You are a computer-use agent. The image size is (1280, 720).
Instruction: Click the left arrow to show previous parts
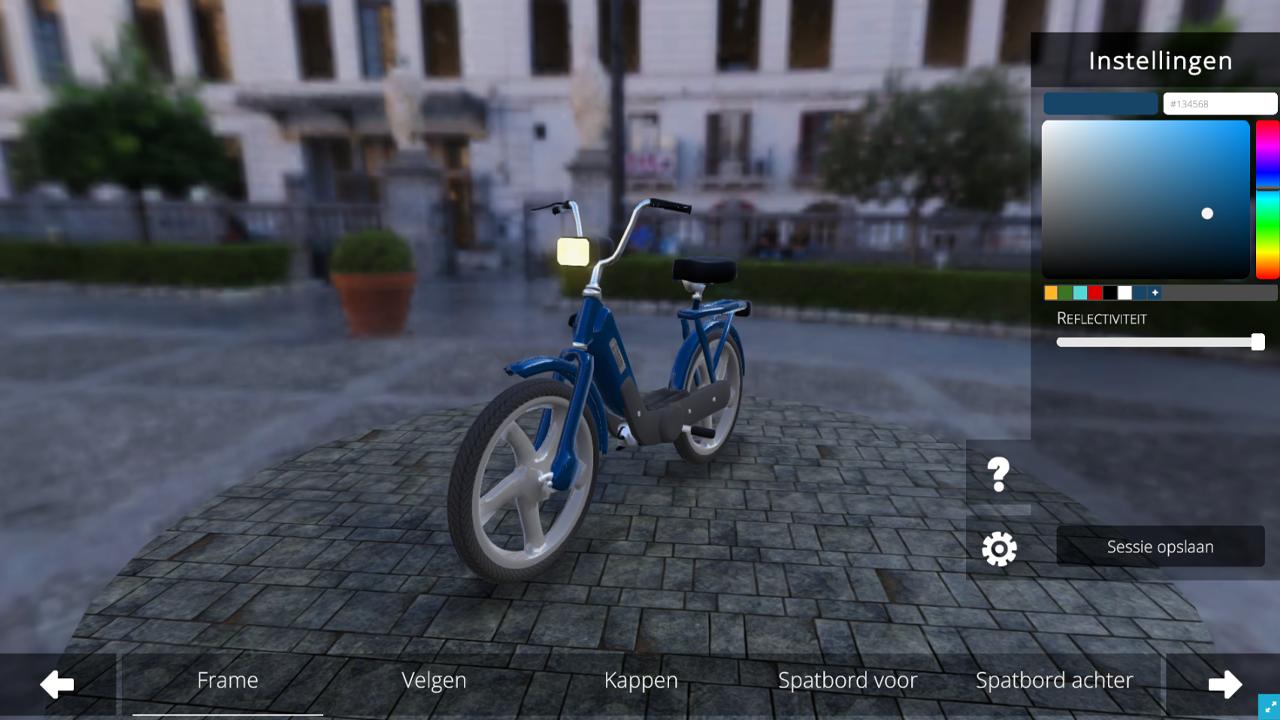[57, 685]
